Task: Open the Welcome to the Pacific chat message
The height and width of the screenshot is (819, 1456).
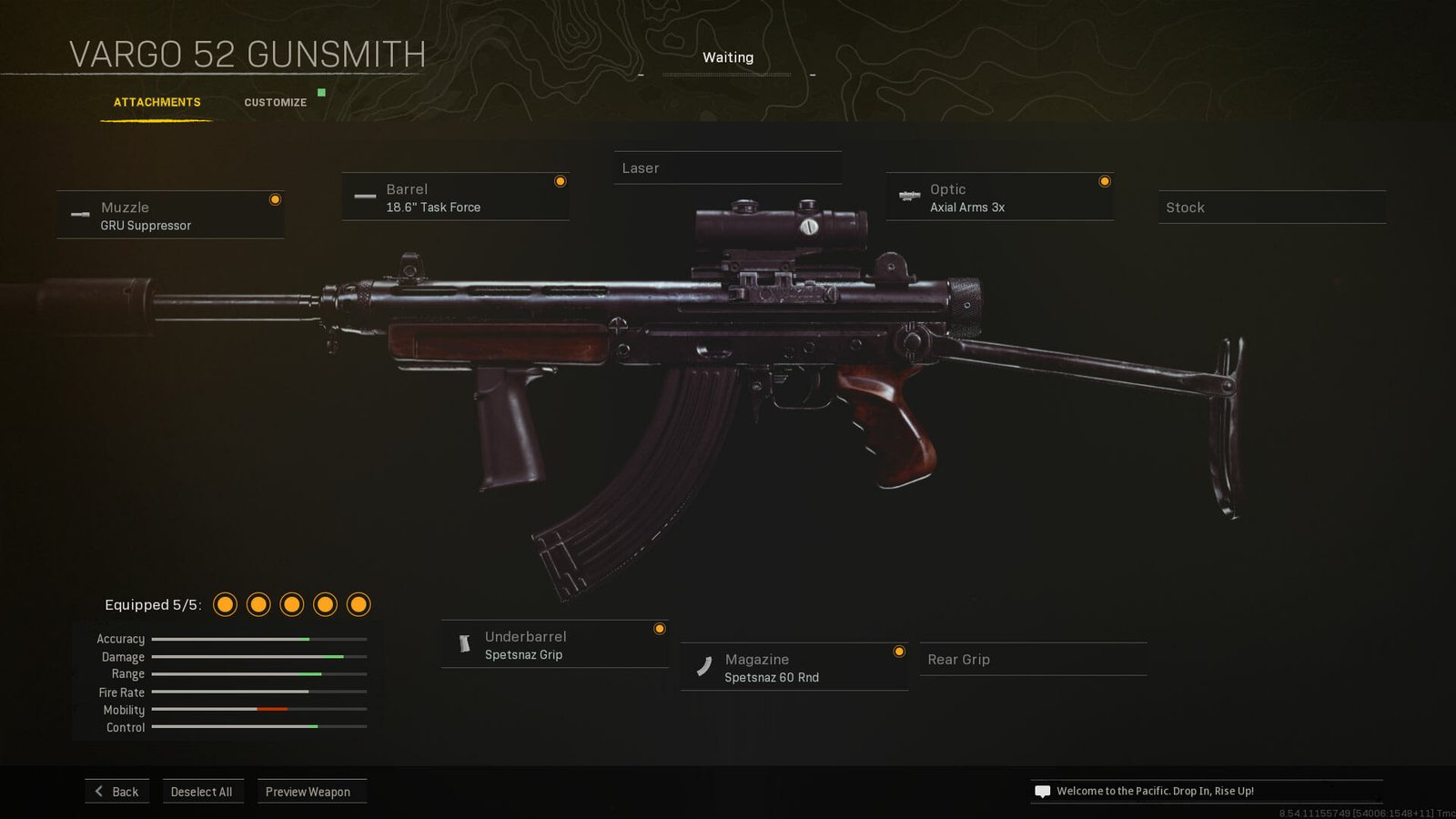Action: [x=1154, y=792]
